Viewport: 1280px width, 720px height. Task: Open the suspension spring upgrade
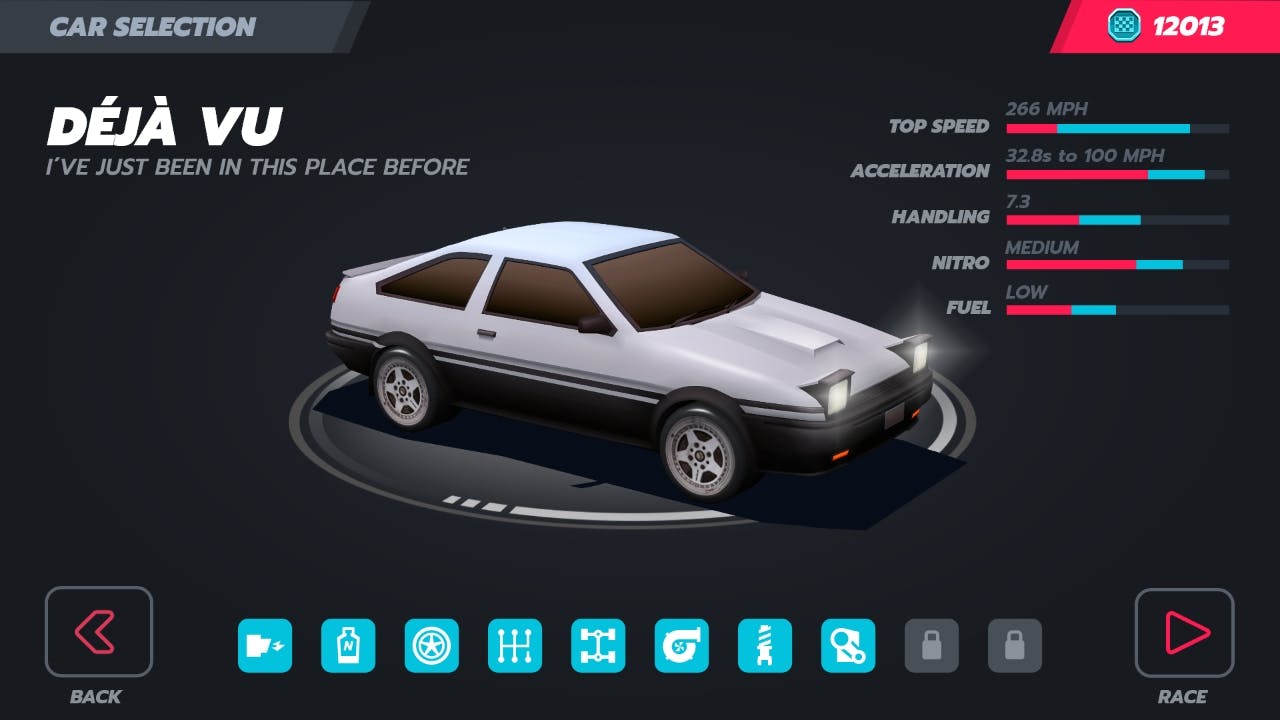tap(765, 646)
